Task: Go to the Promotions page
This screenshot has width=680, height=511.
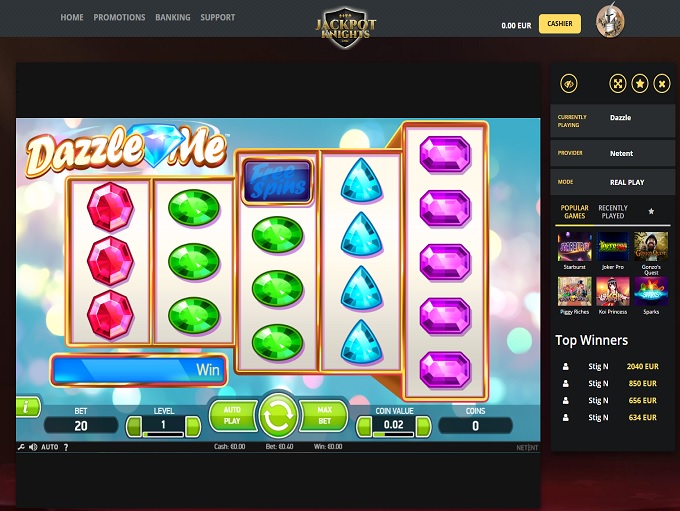Action: tap(119, 17)
